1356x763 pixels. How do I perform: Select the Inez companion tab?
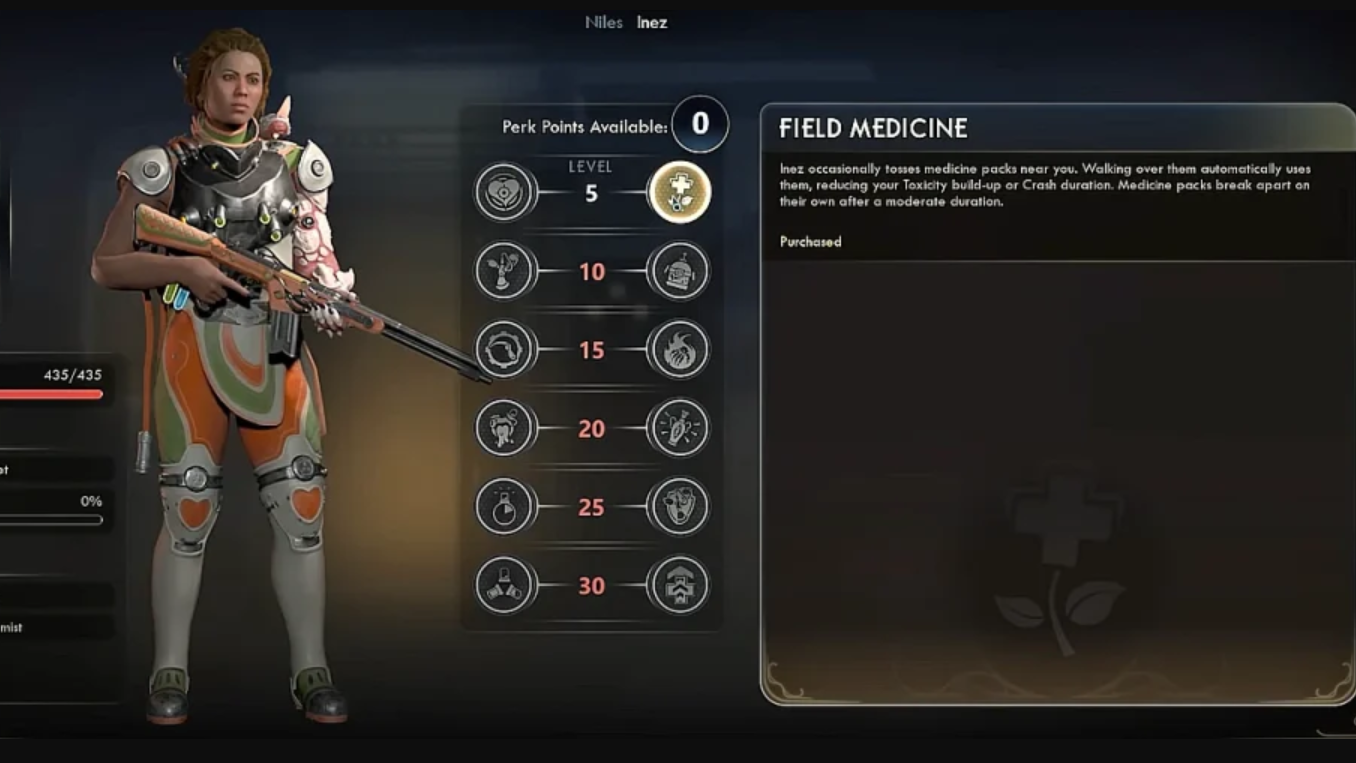point(652,22)
